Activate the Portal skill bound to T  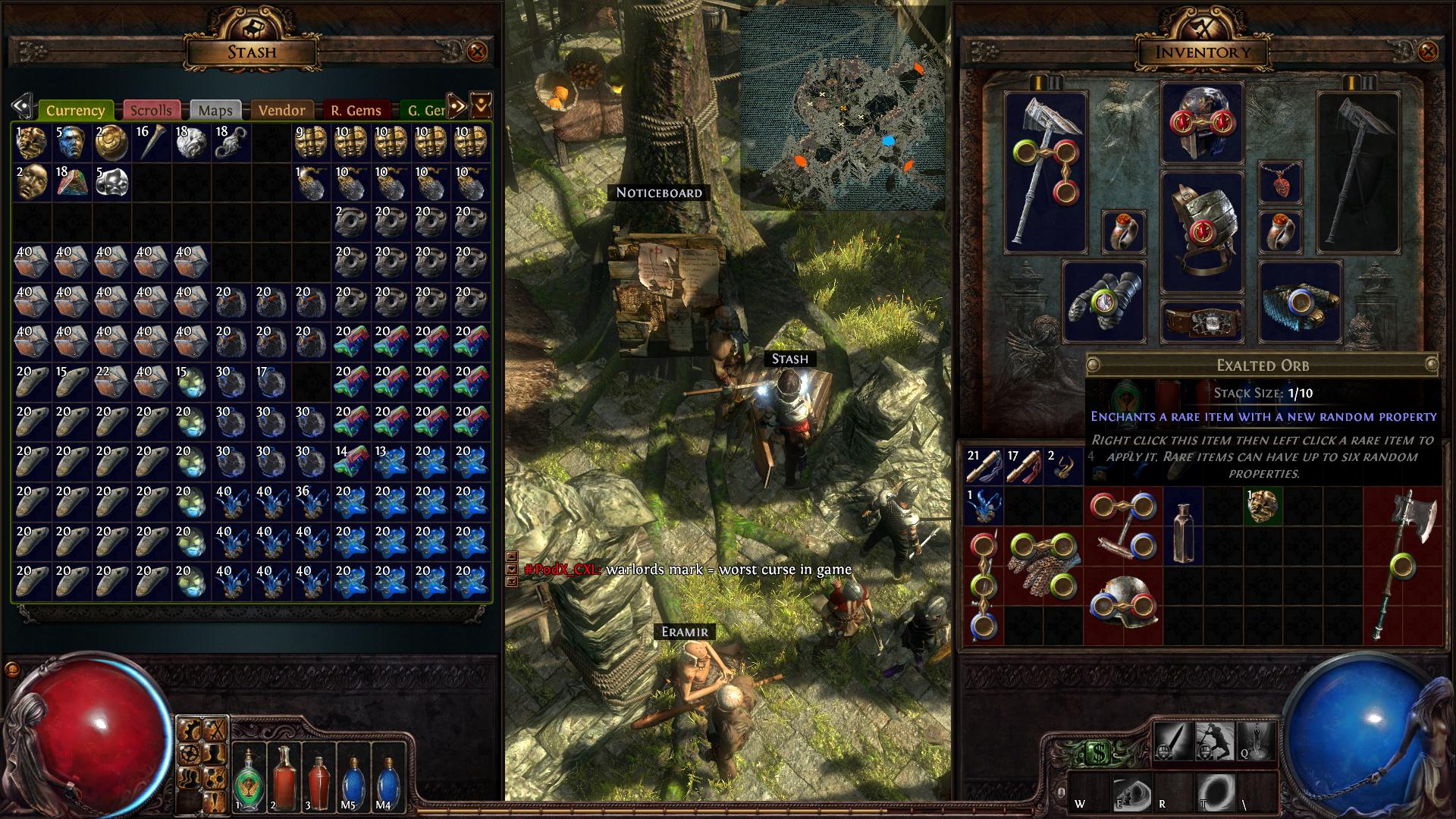[x=1216, y=792]
